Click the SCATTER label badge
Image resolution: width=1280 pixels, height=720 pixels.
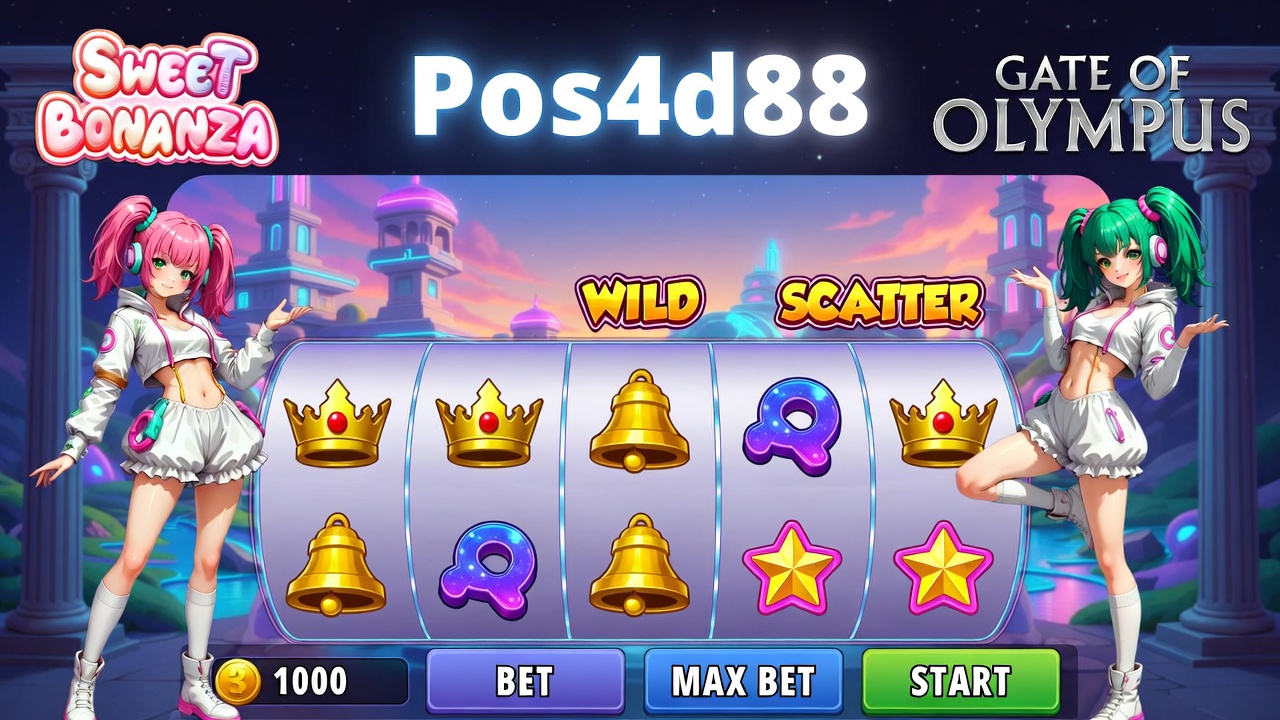click(x=880, y=302)
